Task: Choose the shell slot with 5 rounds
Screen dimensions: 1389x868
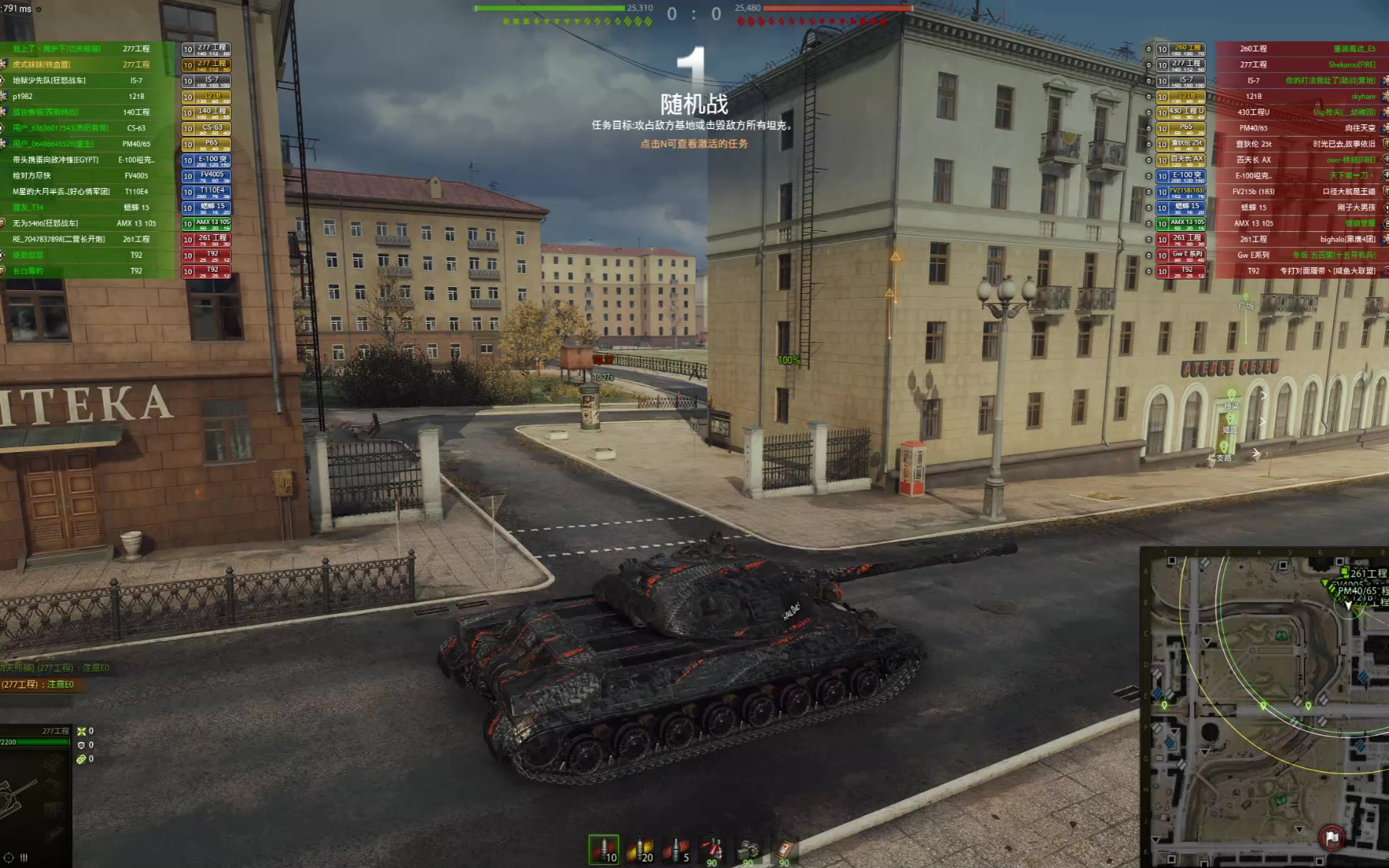Action: click(x=676, y=850)
